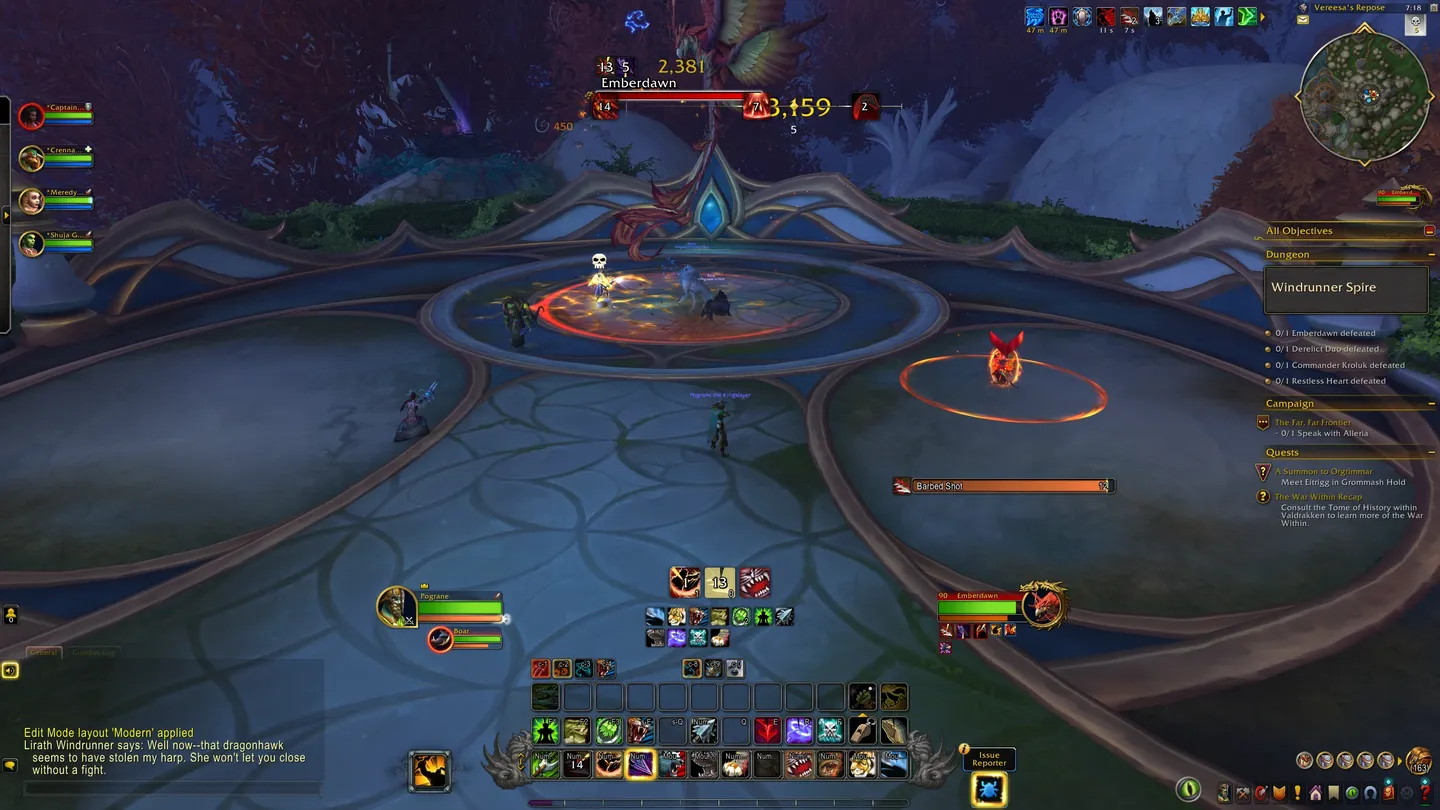Open the housing purple house micro button
1440x810 pixels.
tap(1315, 793)
